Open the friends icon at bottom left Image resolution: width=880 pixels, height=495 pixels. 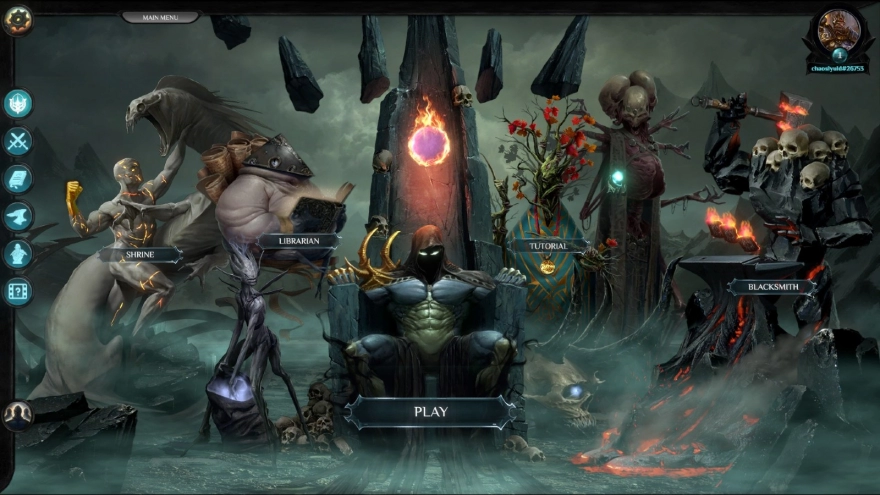pos(18,414)
